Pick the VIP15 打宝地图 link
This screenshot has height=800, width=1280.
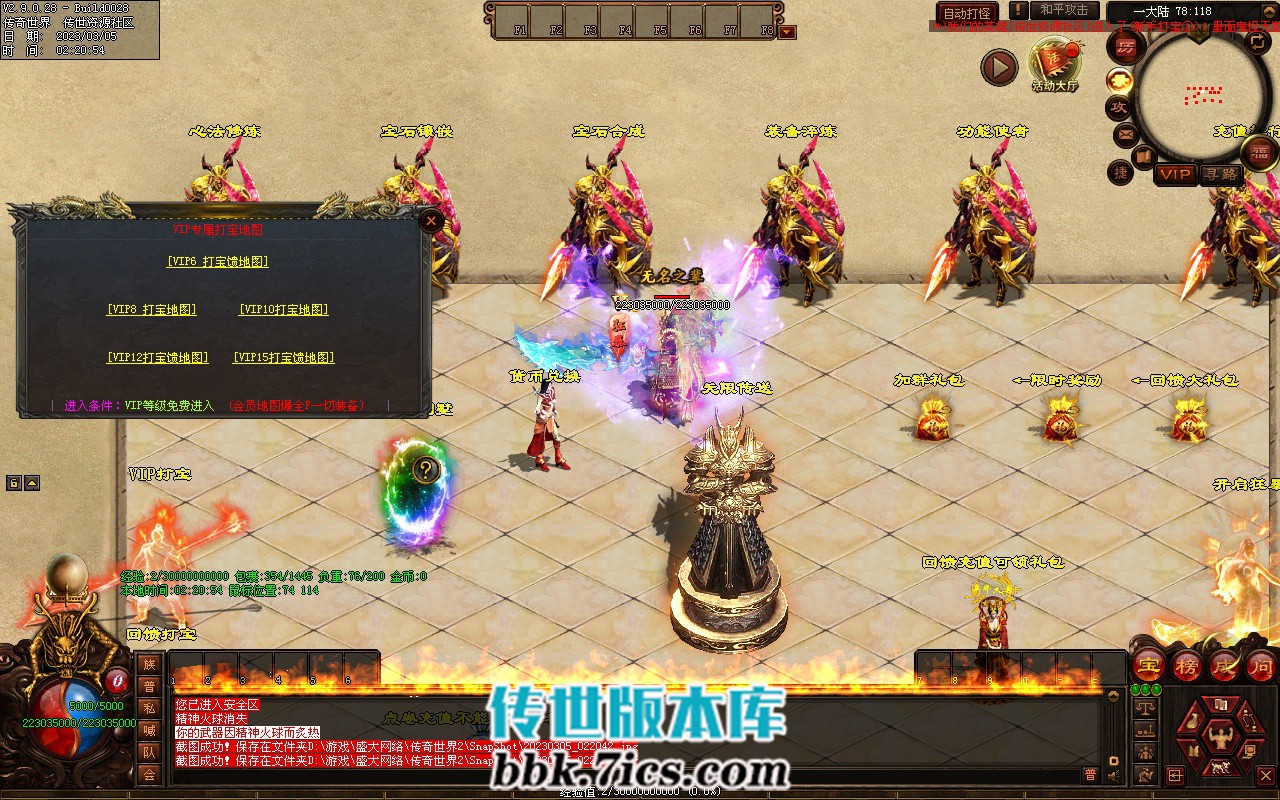pos(283,358)
